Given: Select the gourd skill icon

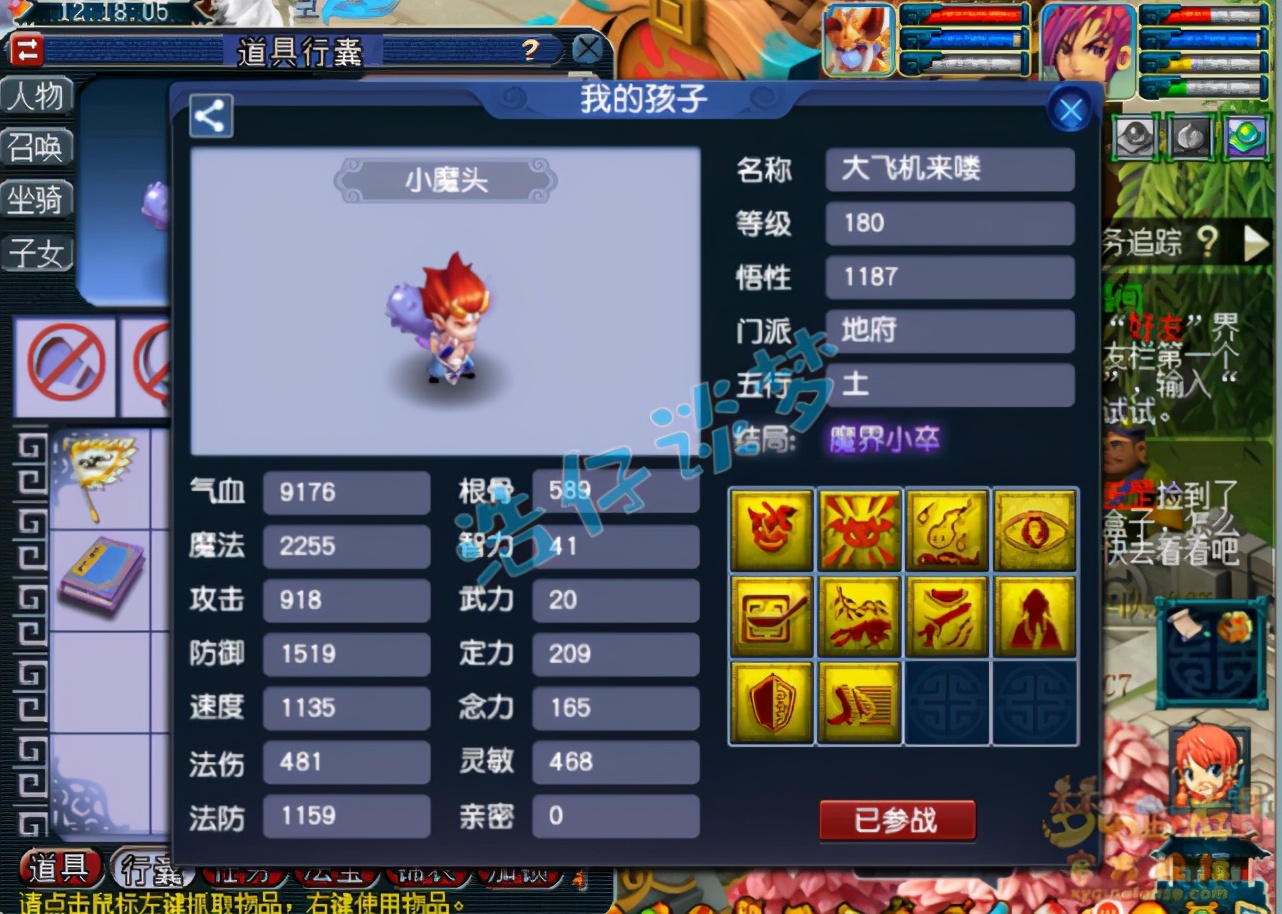Looking at the screenshot, I should (946, 527).
